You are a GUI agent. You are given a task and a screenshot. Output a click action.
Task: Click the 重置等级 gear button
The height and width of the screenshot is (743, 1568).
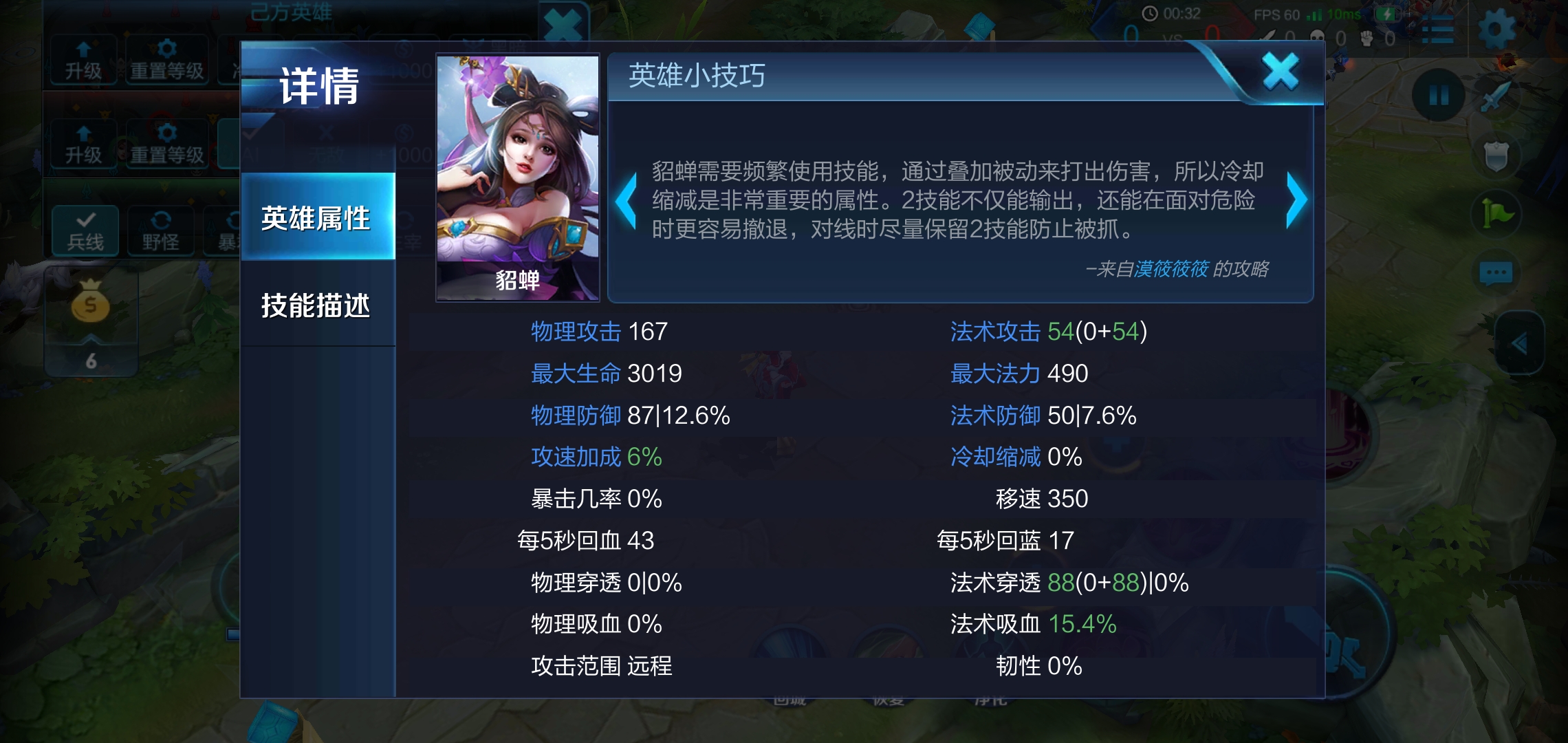click(167, 61)
